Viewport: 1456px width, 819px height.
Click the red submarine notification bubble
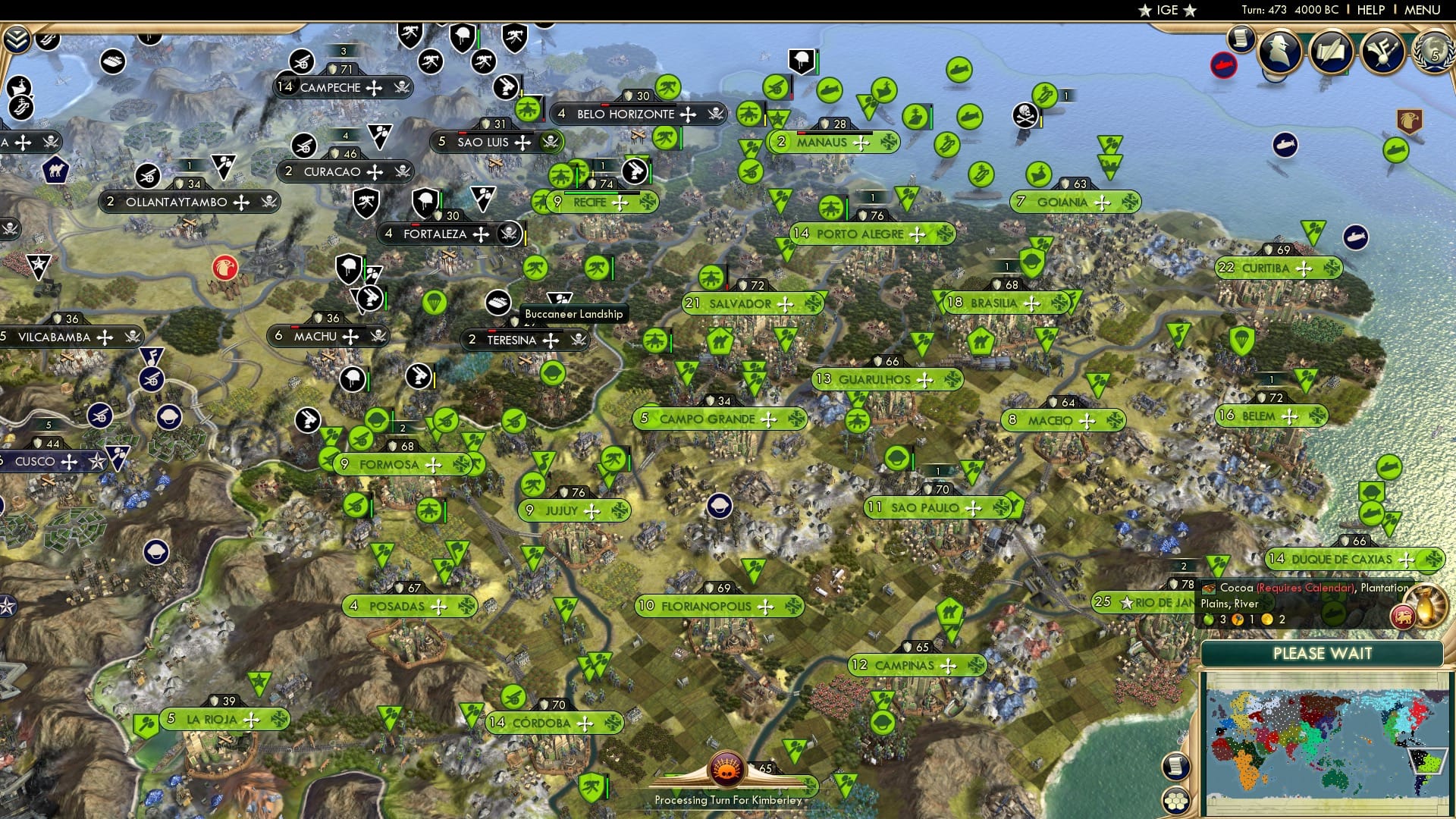click(x=1223, y=65)
